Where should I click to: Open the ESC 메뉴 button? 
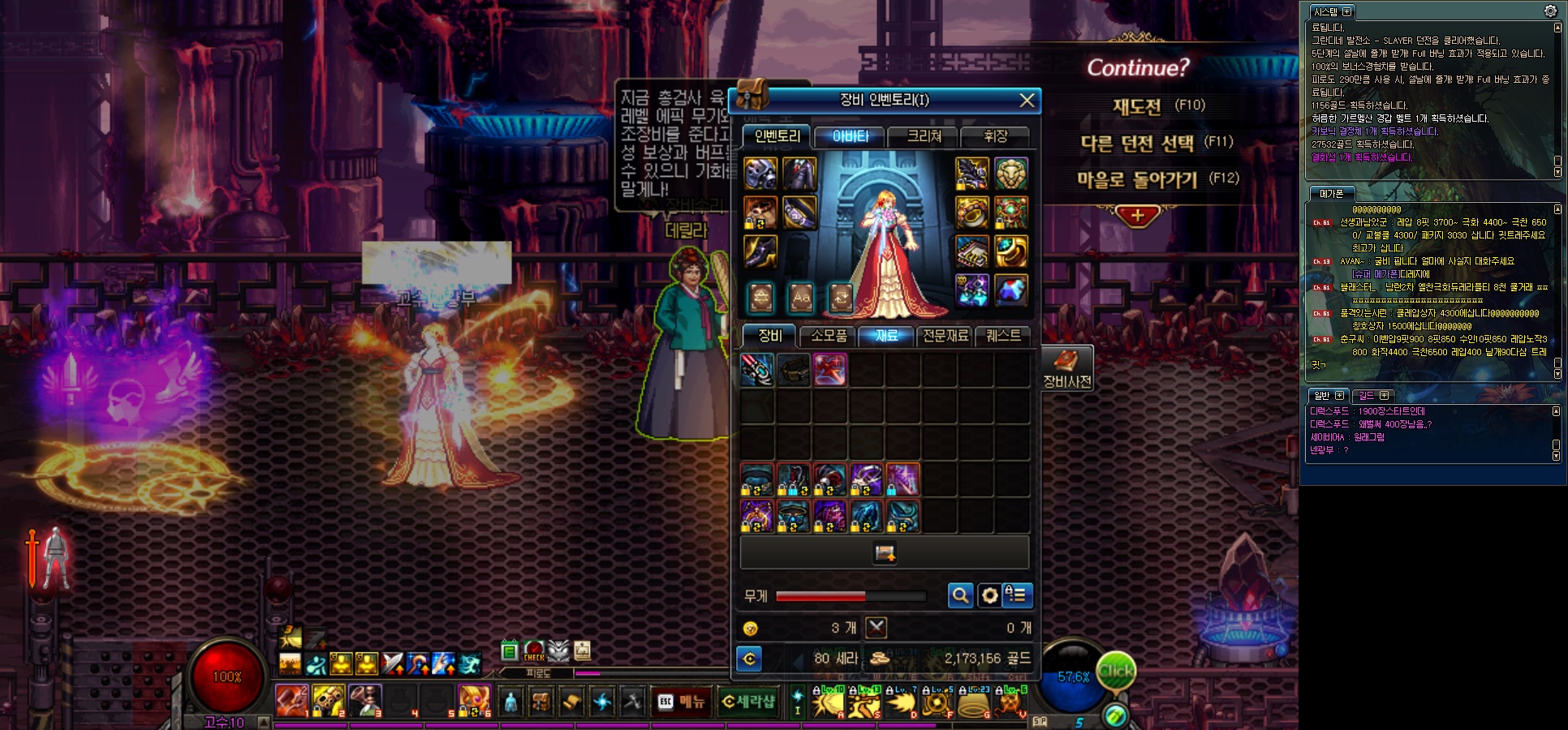[681, 702]
